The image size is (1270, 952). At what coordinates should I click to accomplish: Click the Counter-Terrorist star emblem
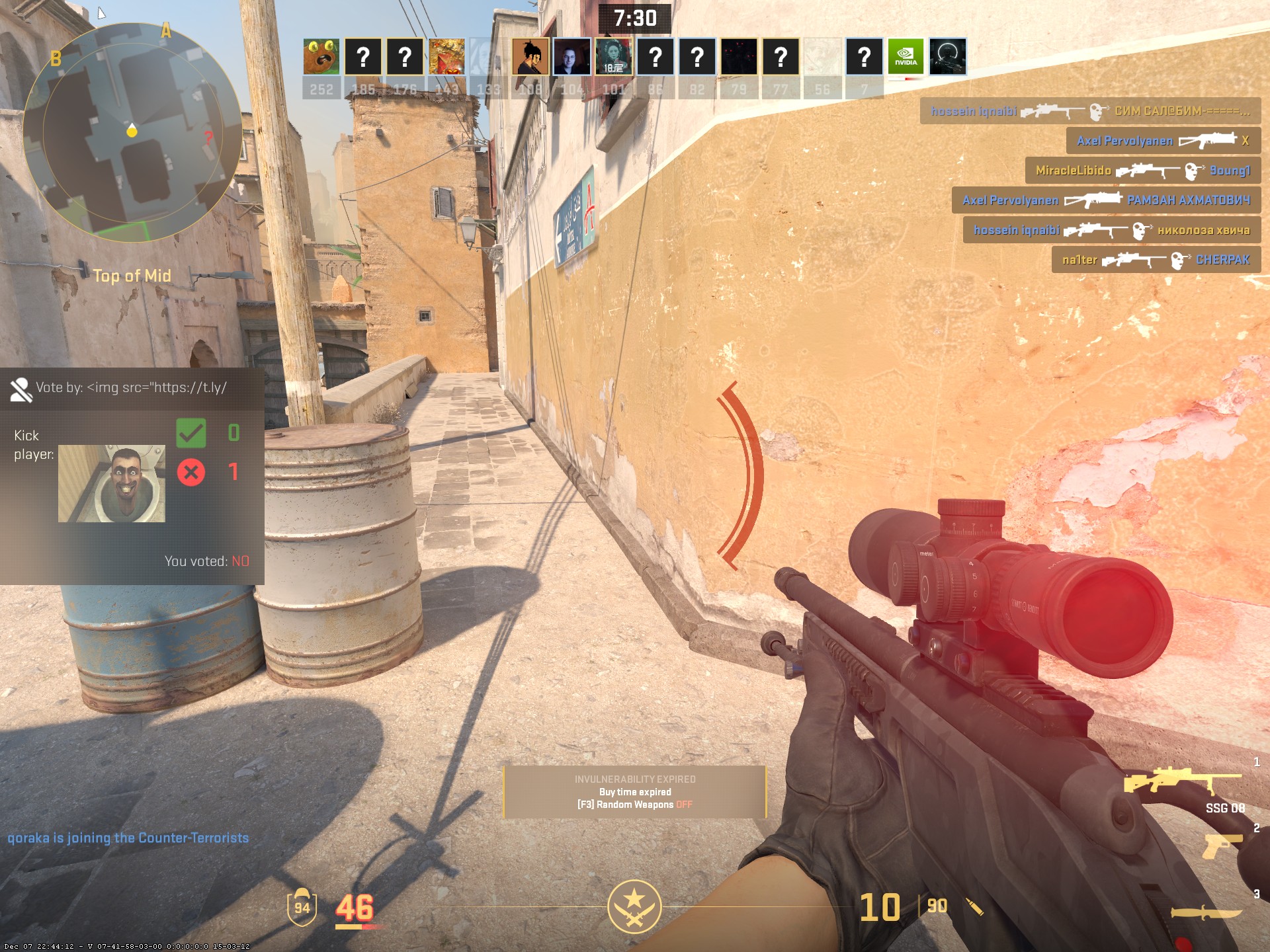(x=634, y=906)
